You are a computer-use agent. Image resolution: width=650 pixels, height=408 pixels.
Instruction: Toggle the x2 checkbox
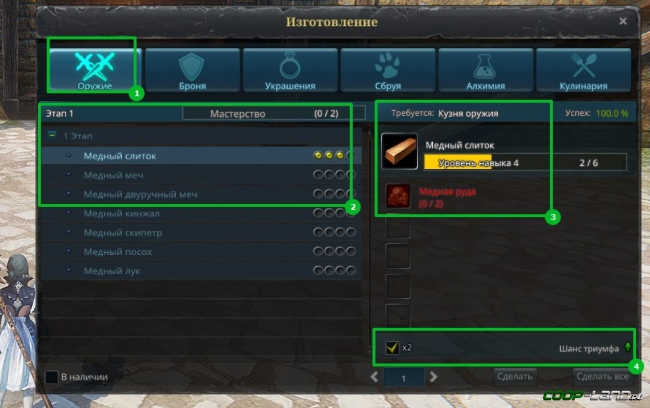pyautogui.click(x=393, y=347)
